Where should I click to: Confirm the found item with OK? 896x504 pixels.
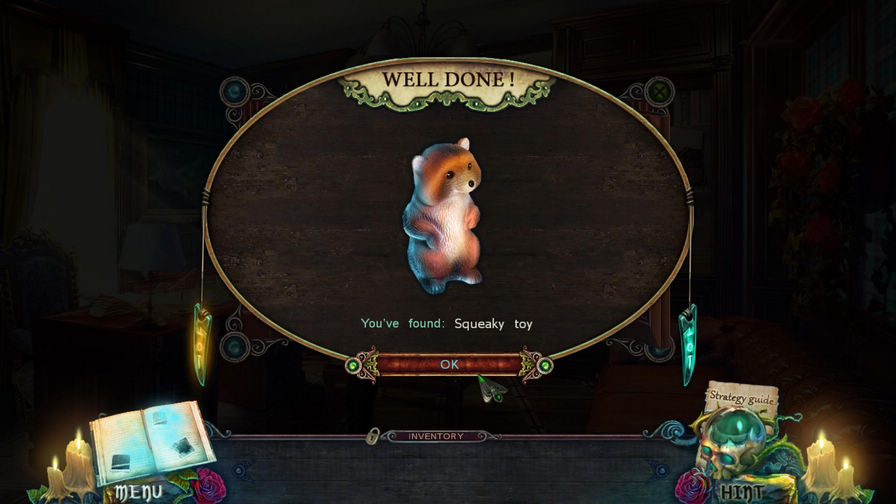click(449, 364)
